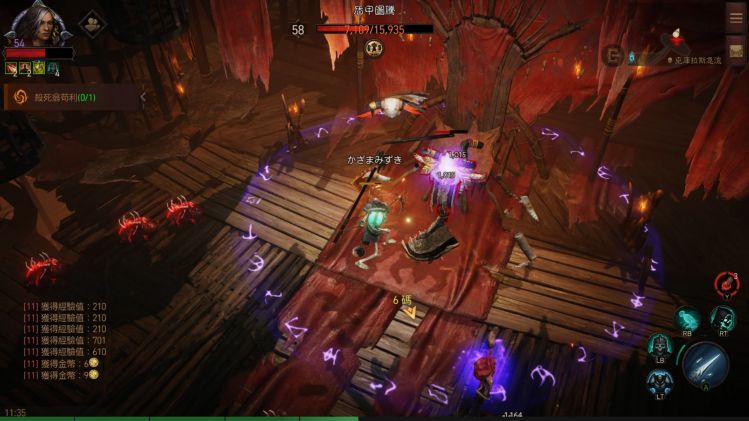Cast the glowing spirit figure skill

pyautogui.click(x=687, y=318)
